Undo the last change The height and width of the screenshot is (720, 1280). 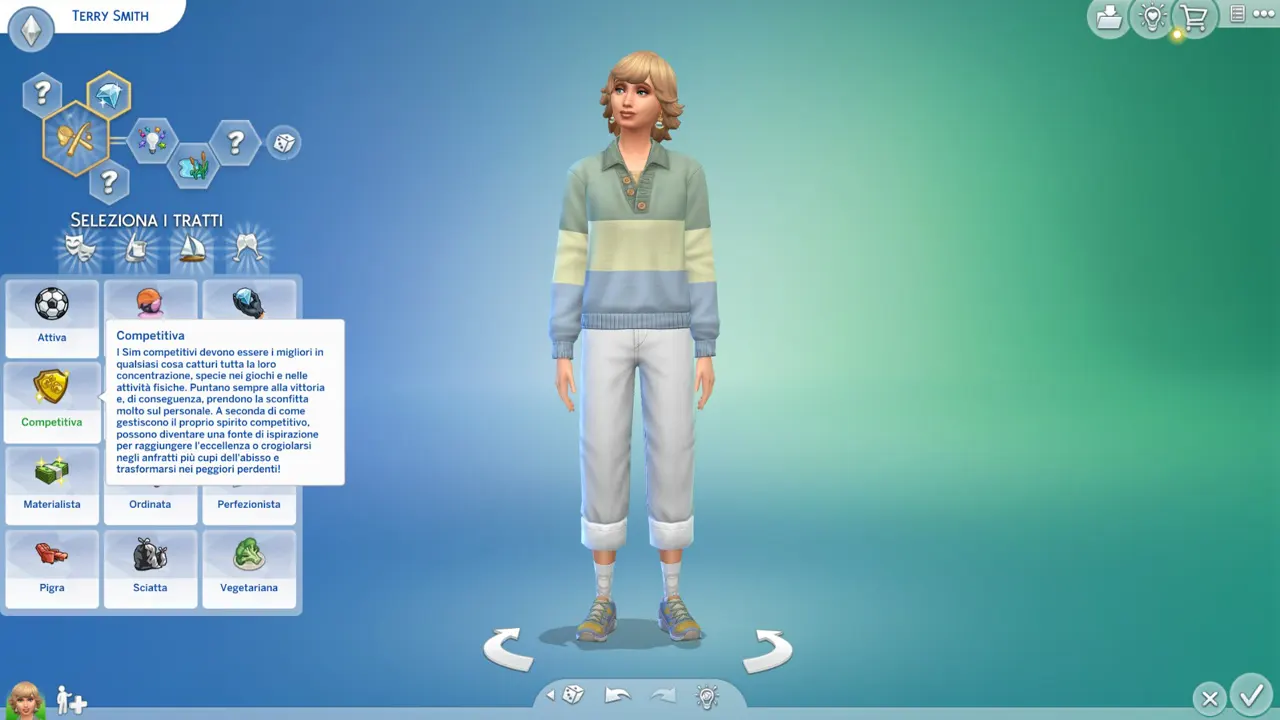click(618, 695)
